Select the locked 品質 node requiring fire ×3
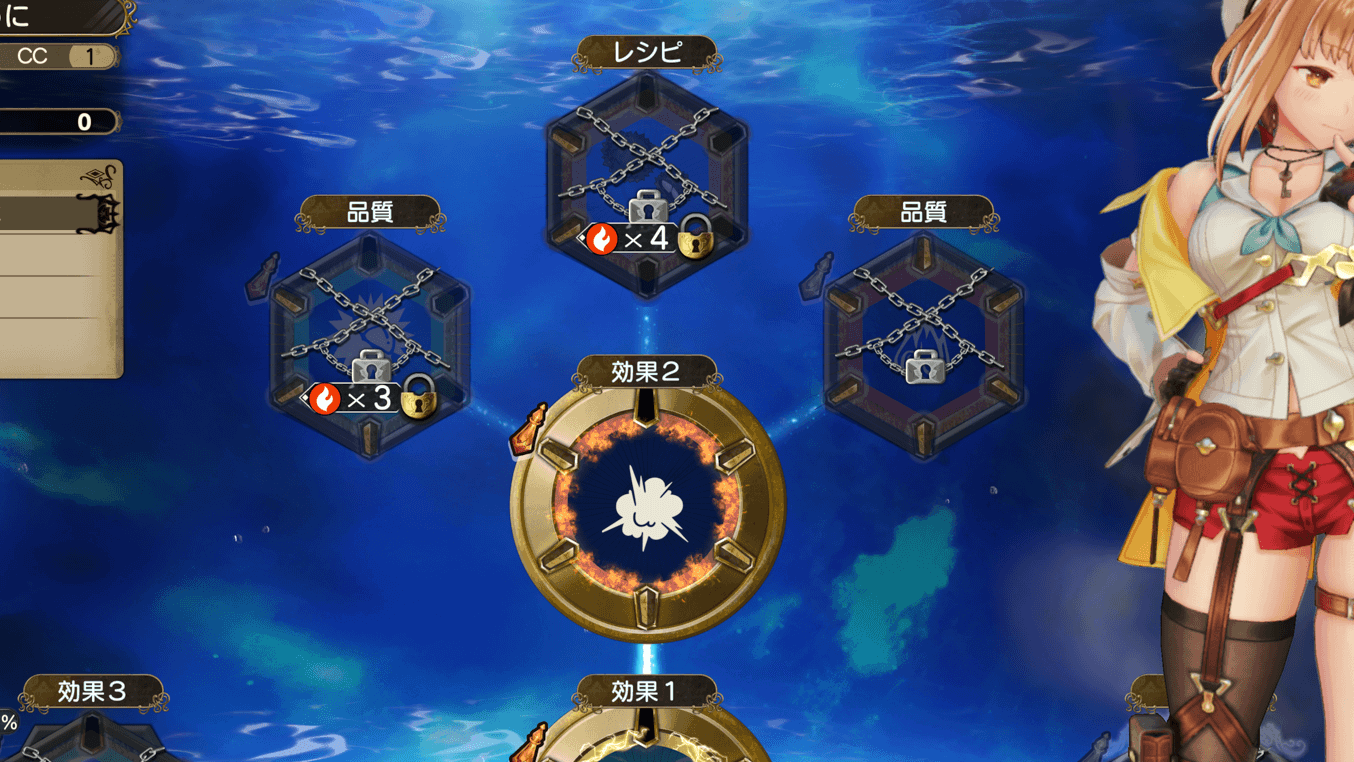Screen dimensions: 1354x762 [370, 340]
